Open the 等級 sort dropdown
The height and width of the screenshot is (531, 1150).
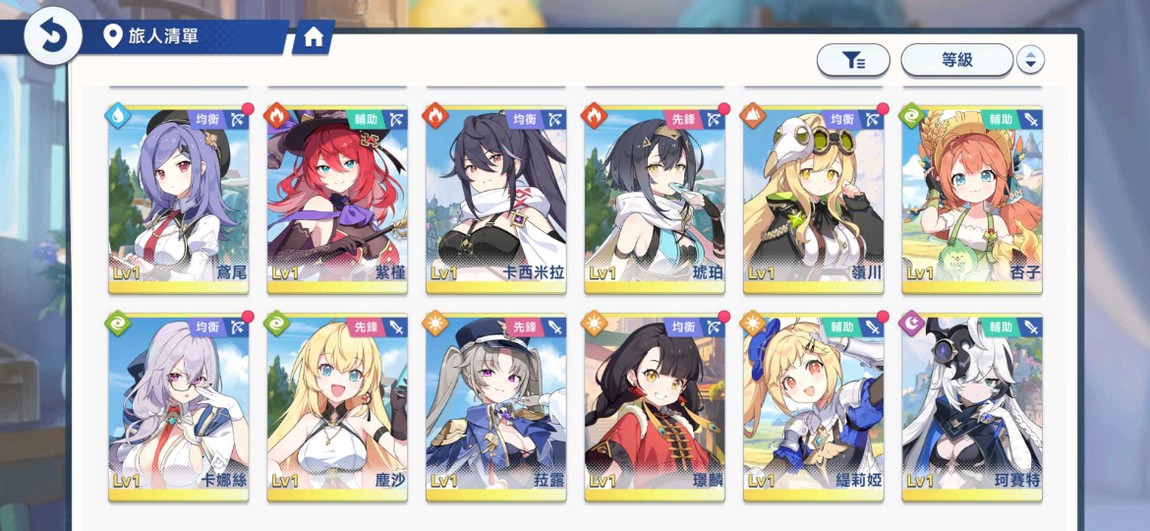pos(957,60)
